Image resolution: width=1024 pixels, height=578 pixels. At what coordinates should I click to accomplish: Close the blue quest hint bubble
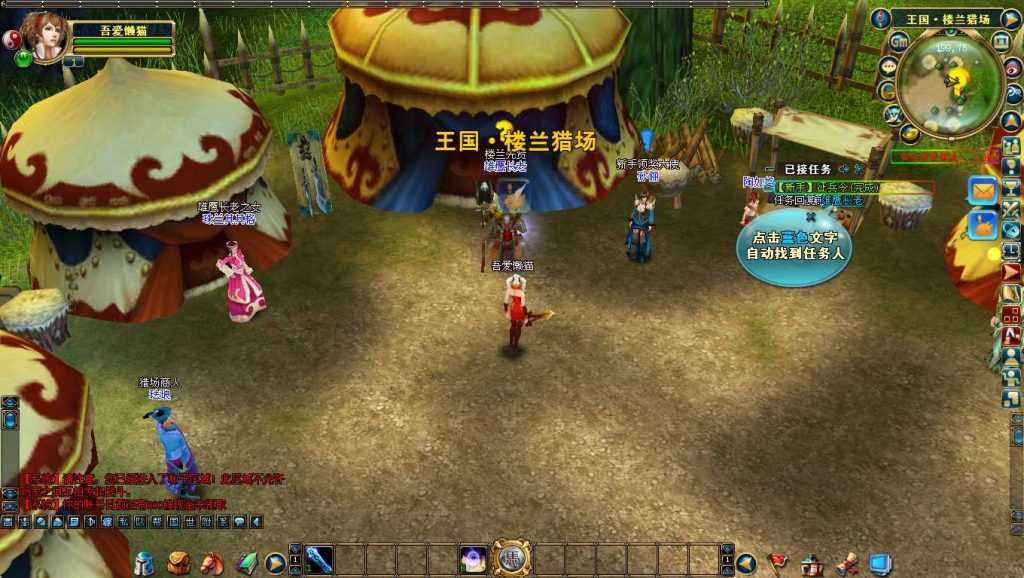[x=811, y=216]
